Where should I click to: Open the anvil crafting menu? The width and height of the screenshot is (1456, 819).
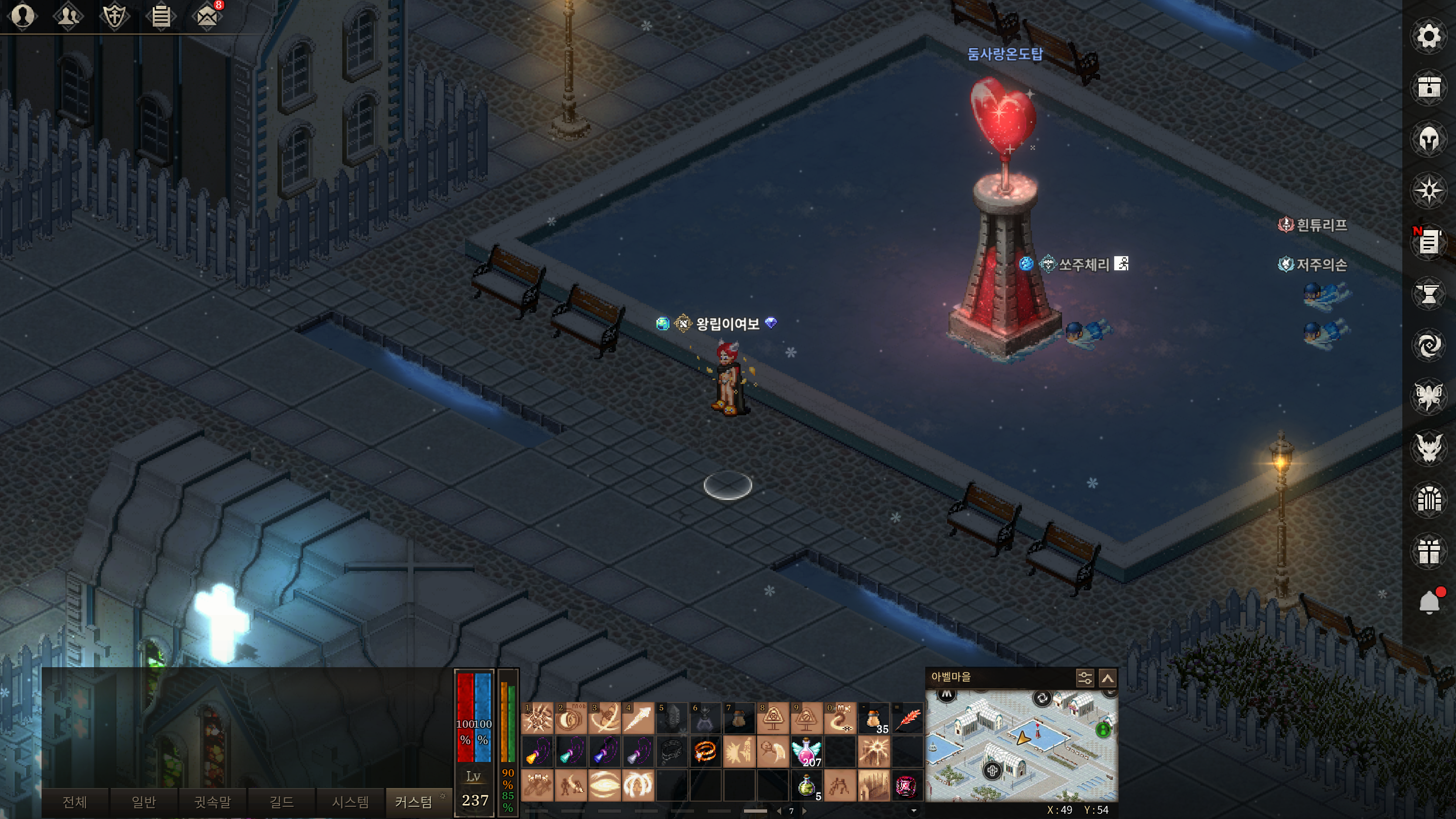[1428, 294]
